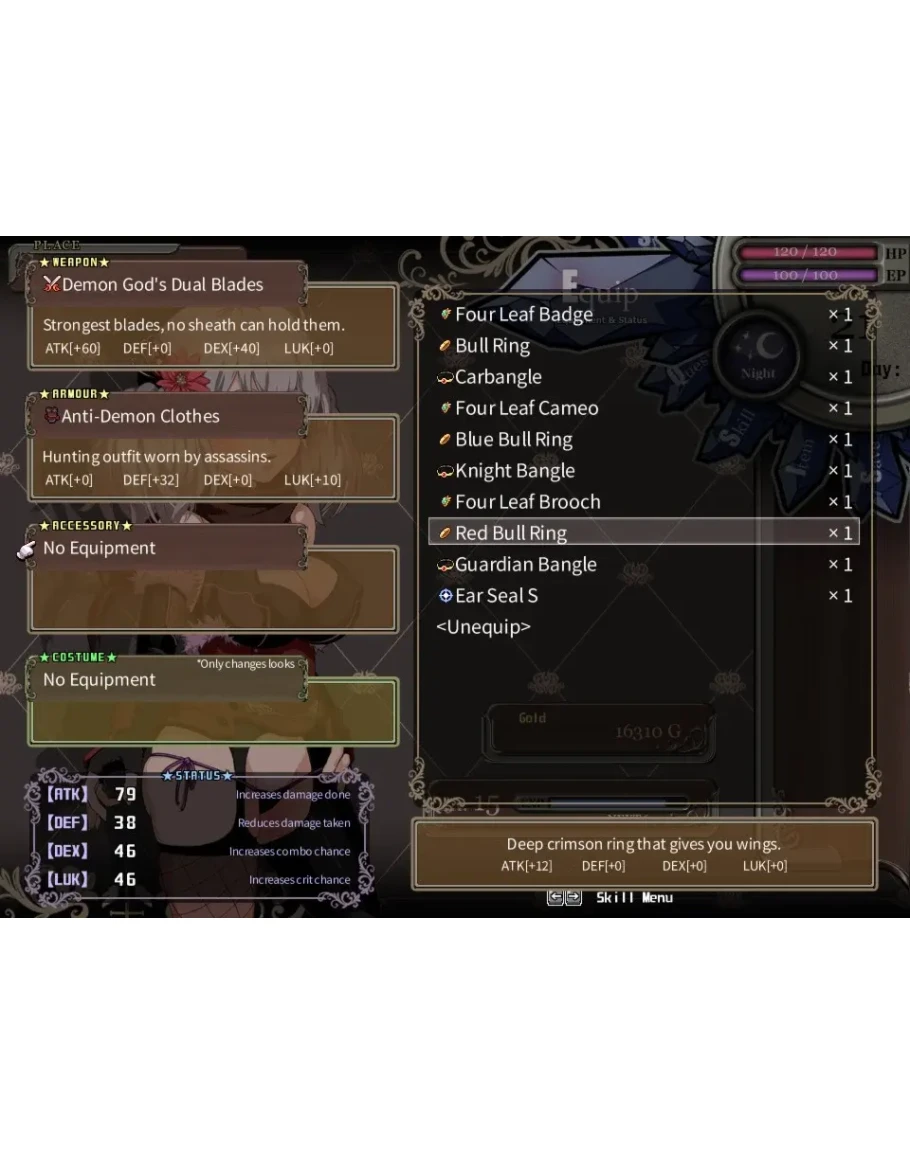Click the Unequip option

(x=483, y=627)
